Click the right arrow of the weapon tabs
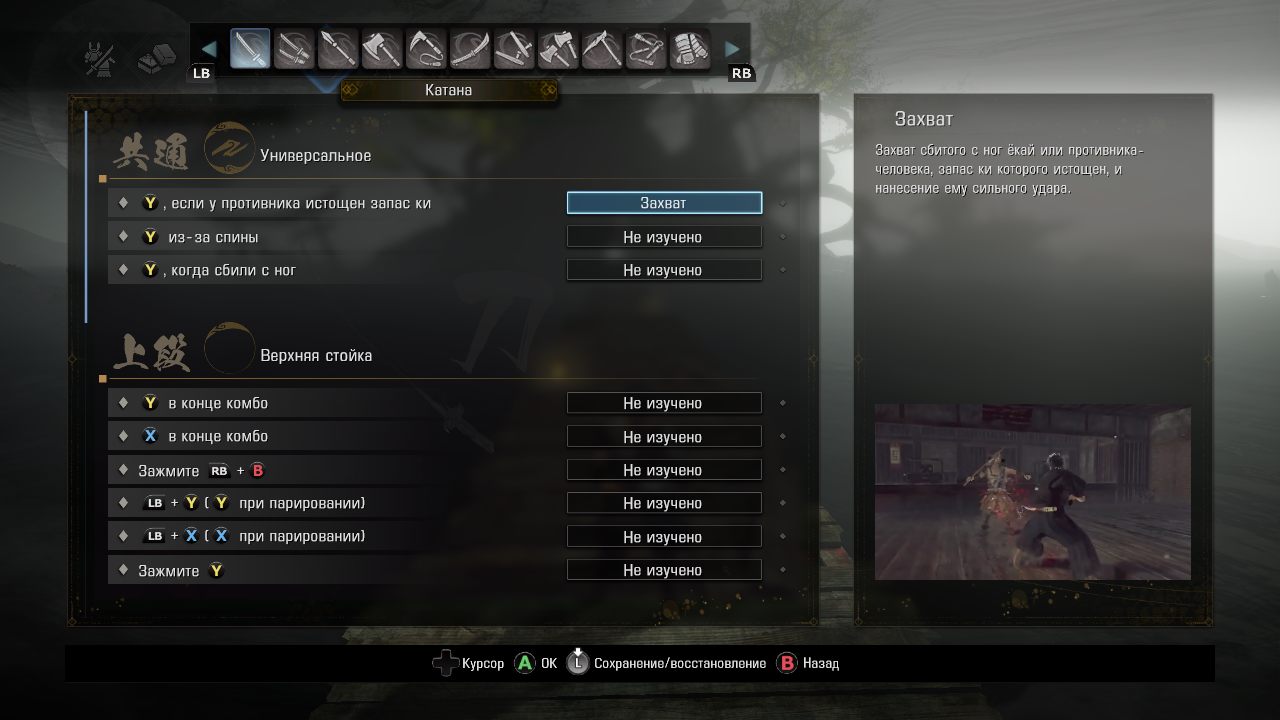 point(733,48)
